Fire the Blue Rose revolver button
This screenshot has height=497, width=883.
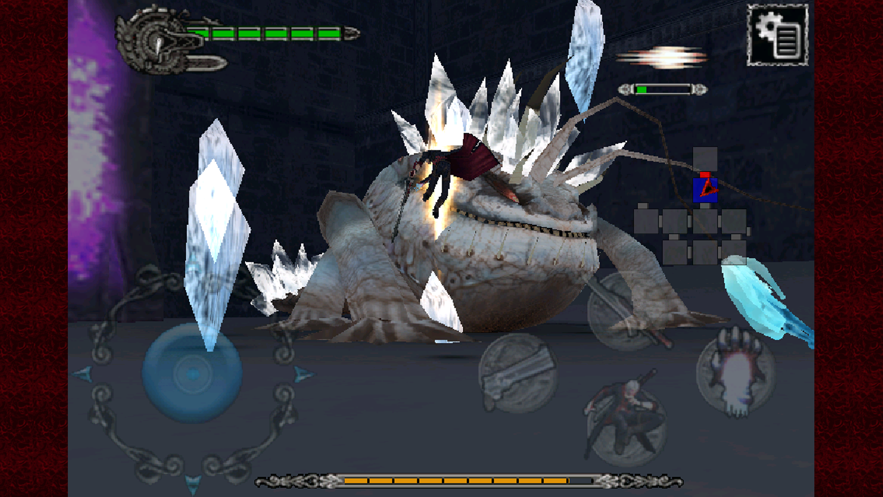(516, 372)
